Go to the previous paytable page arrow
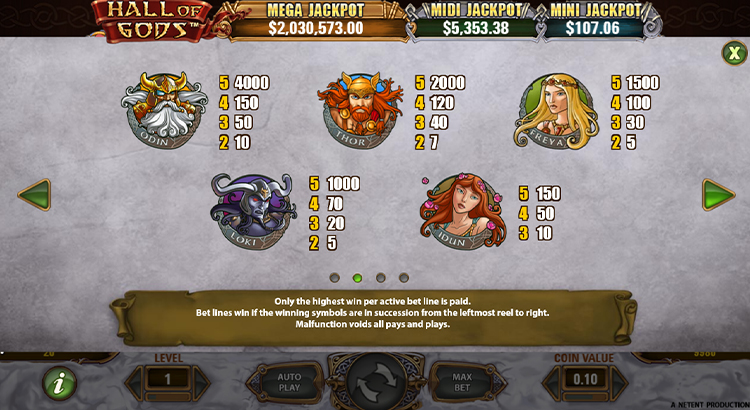Screen dimensions: 750x410 pyautogui.click(x=34, y=194)
